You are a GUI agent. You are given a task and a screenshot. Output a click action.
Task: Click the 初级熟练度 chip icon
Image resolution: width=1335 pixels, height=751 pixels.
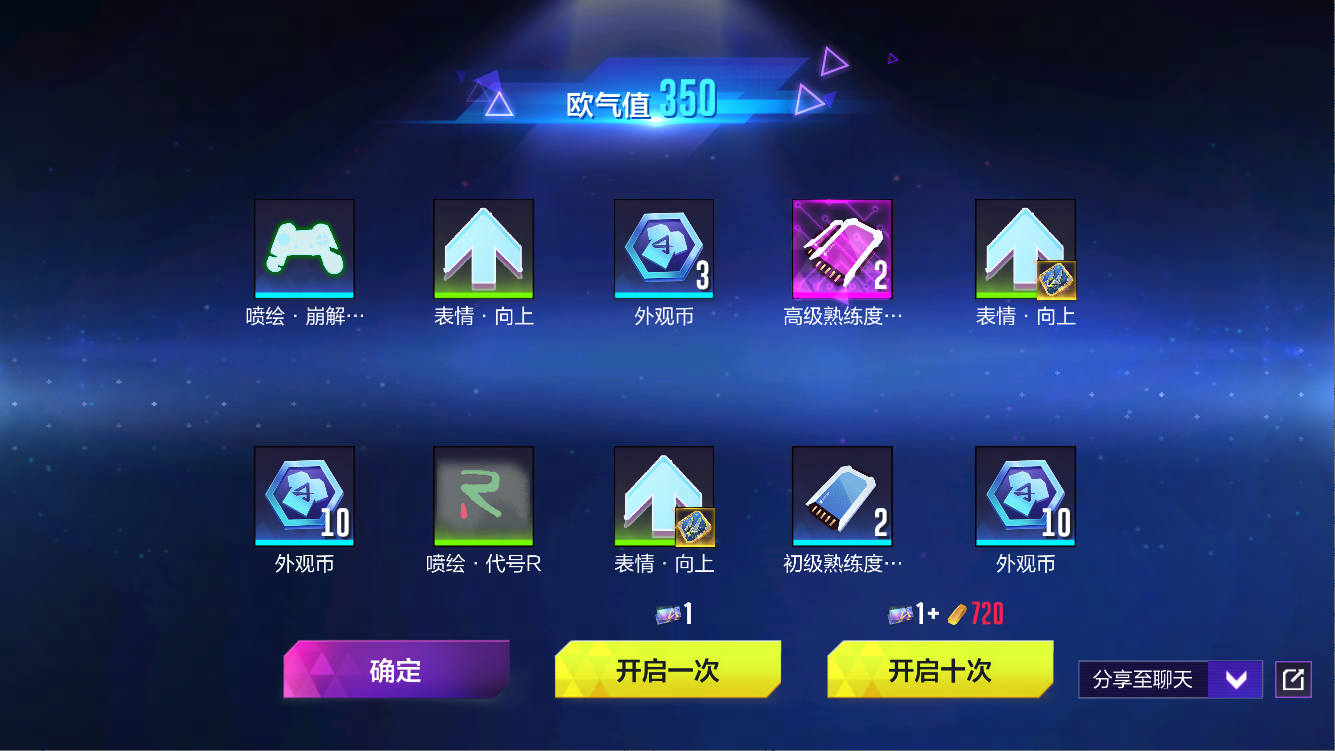pyautogui.click(x=842, y=496)
